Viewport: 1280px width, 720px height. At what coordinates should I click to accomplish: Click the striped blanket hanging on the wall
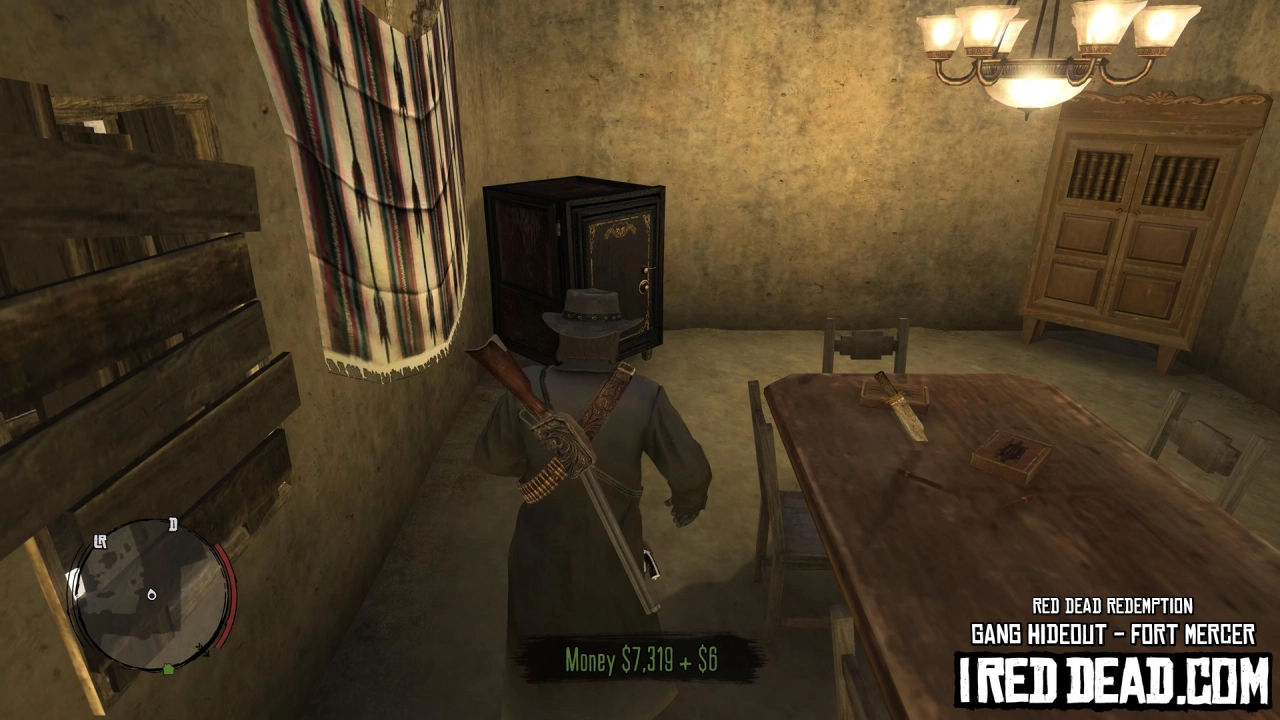point(380,180)
